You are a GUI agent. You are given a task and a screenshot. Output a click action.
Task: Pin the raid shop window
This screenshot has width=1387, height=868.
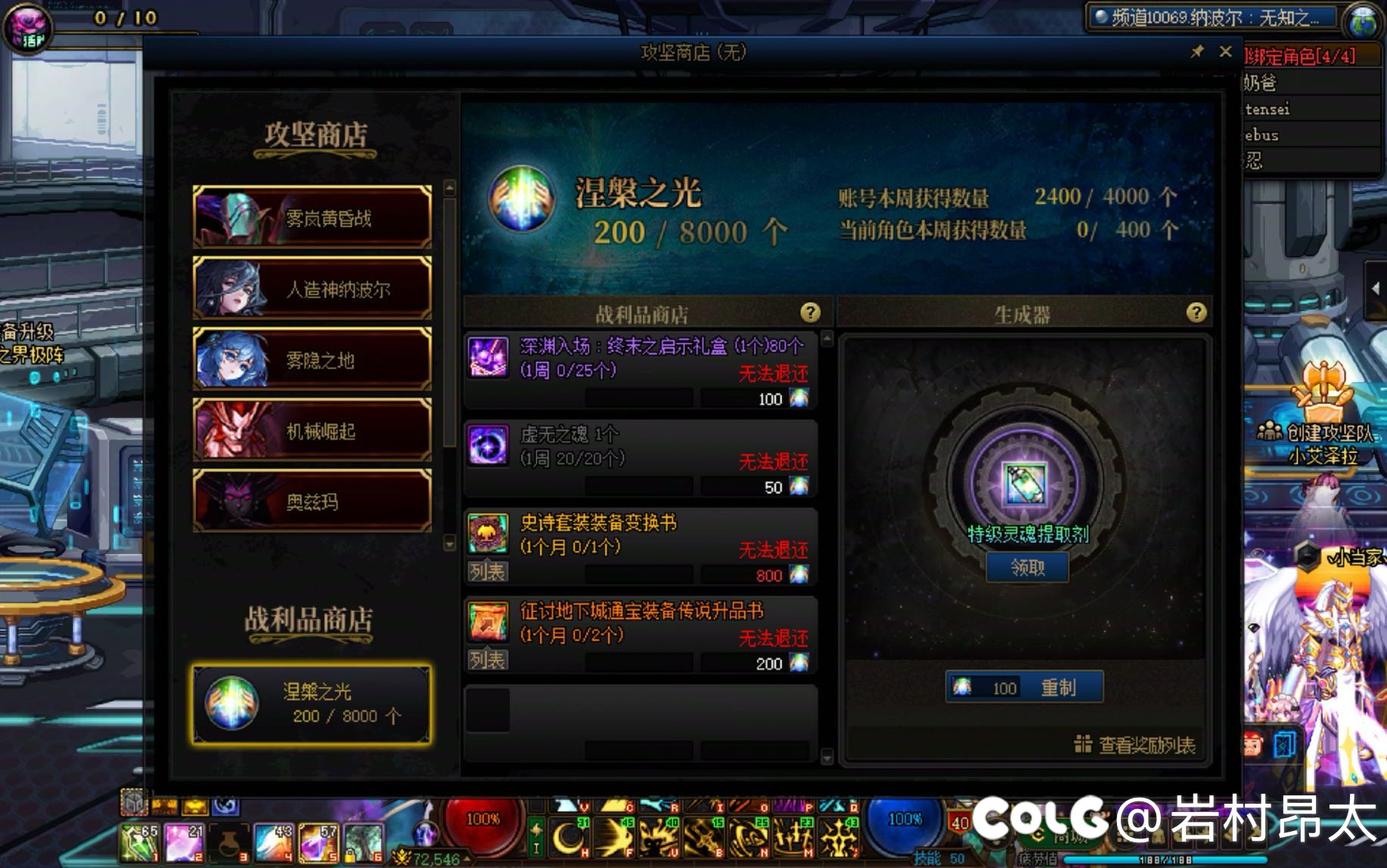(x=1197, y=51)
